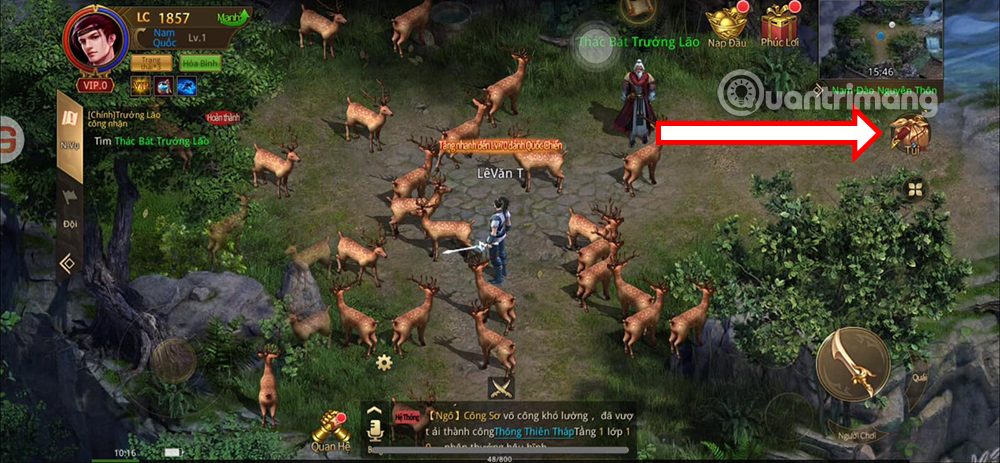Open the player portrait profile

(x=94, y=42)
